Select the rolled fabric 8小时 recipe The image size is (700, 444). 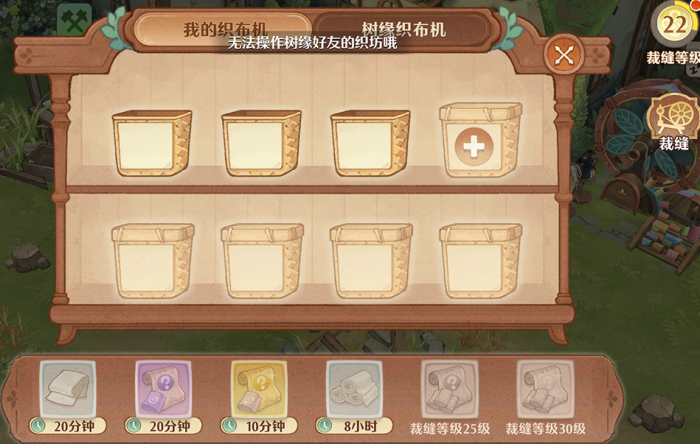(x=354, y=387)
